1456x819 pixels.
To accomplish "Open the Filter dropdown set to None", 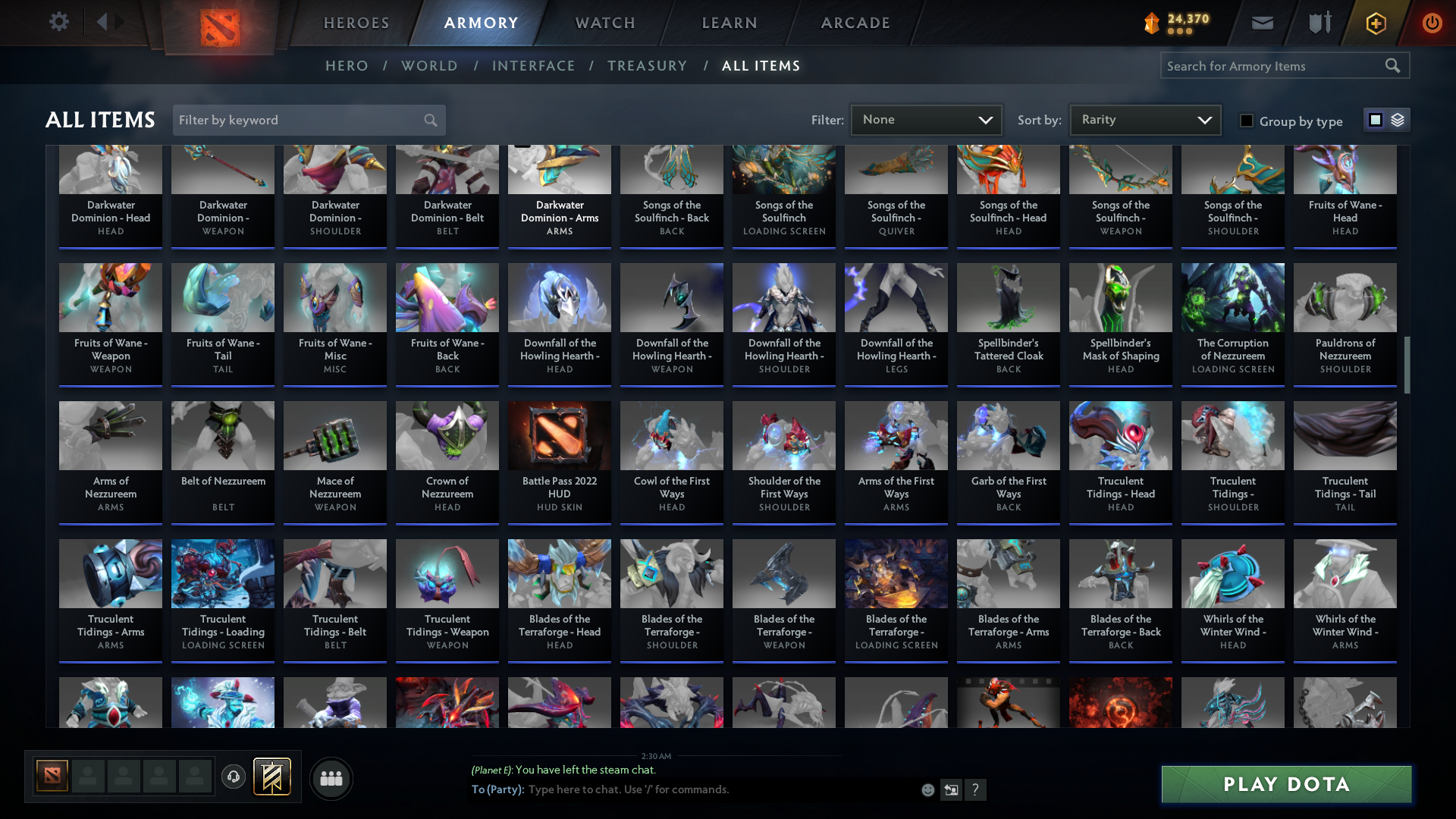I will [926, 119].
